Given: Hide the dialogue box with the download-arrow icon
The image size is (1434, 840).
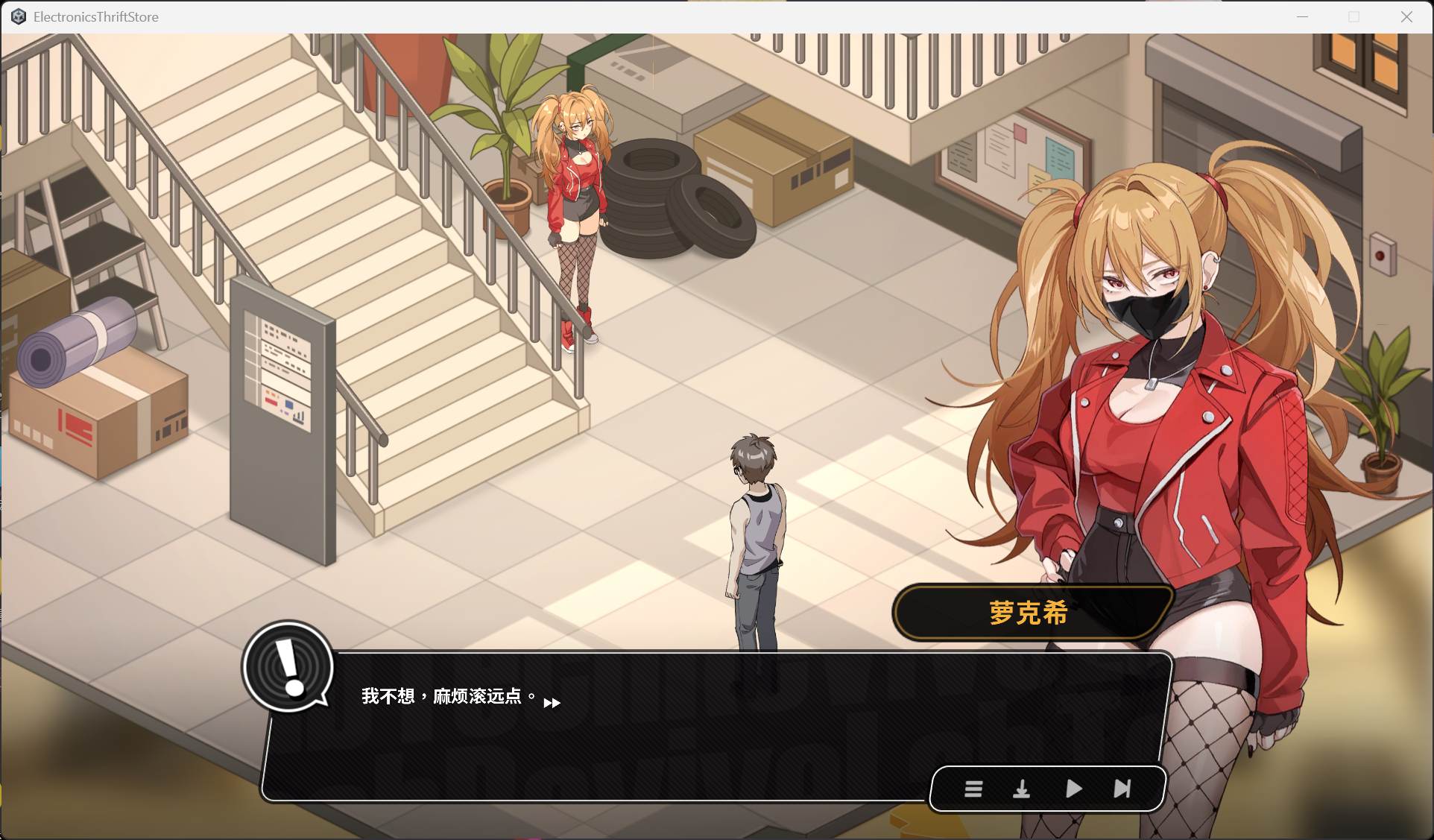Looking at the screenshot, I should [x=1021, y=789].
